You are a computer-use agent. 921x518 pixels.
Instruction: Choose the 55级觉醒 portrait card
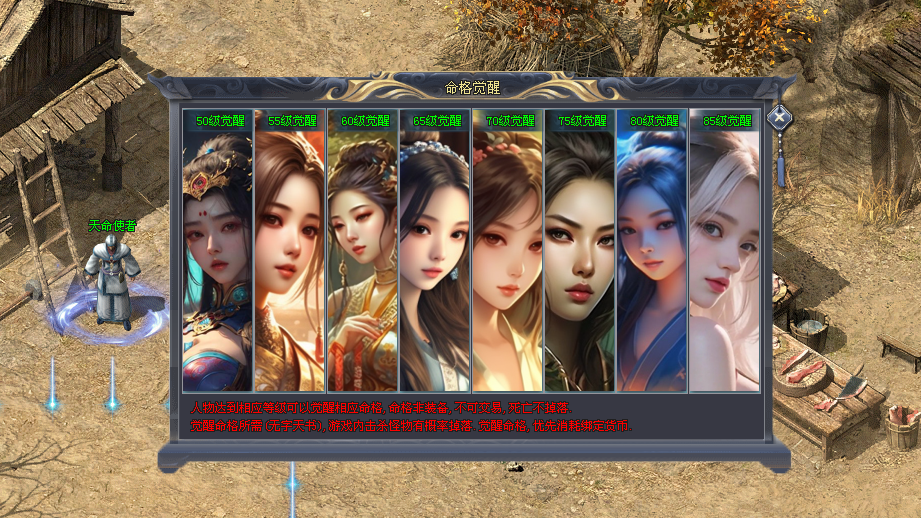pos(290,250)
